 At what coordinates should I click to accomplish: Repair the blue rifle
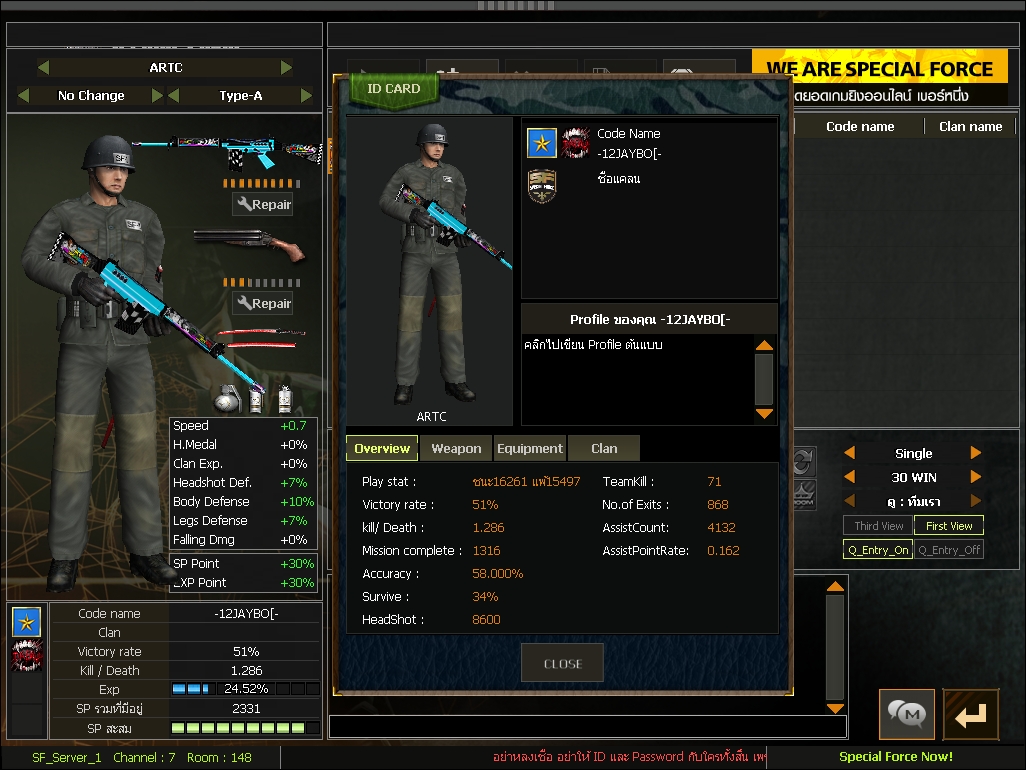pos(263,205)
